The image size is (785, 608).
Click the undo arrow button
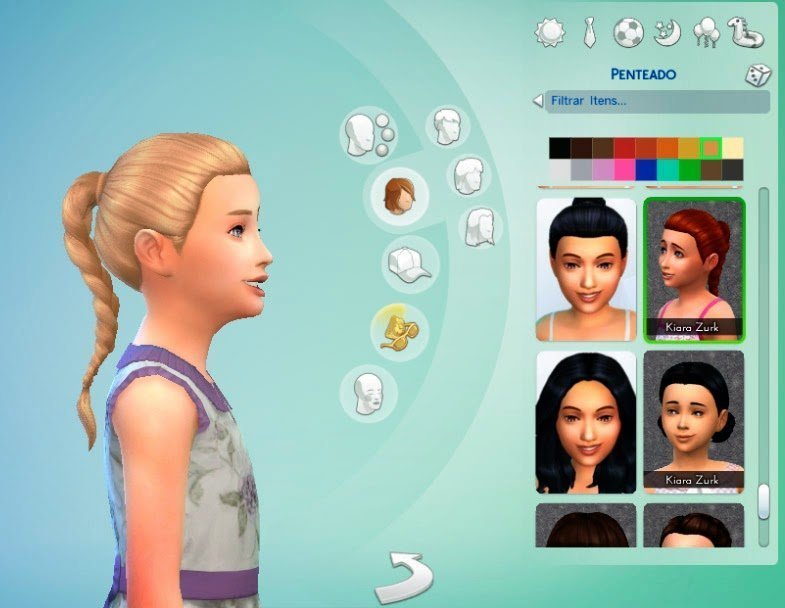[x=404, y=577]
